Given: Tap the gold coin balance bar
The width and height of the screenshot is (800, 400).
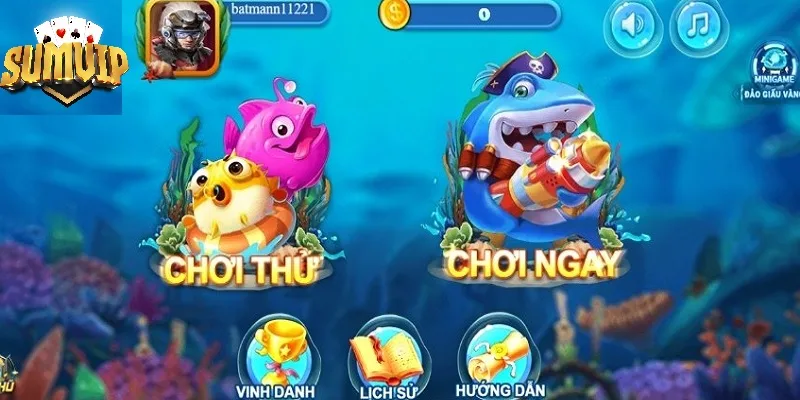Looking at the screenshot, I should (470, 15).
